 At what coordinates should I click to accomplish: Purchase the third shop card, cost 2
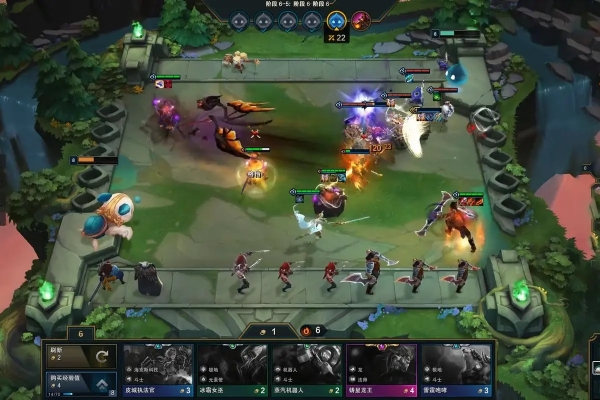click(x=308, y=370)
